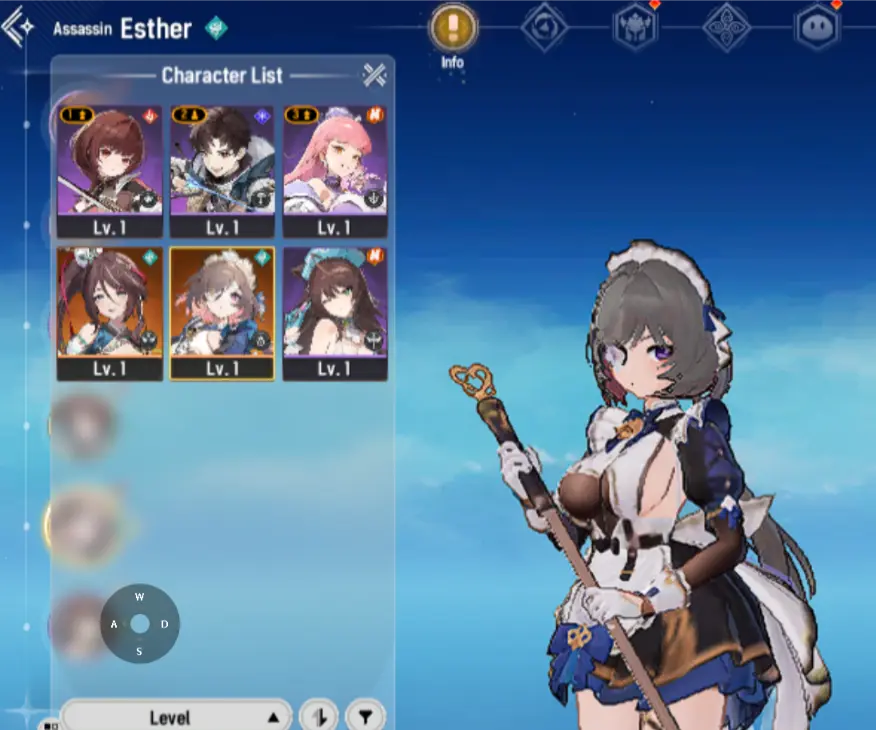Go back using the top-left arrow
Image resolution: width=876 pixels, height=730 pixels.
[x=20, y=27]
